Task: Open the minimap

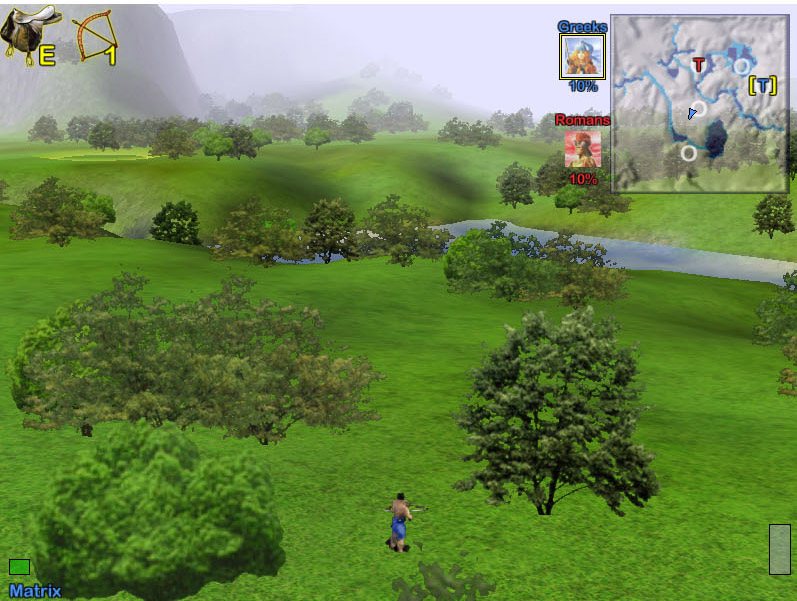Action: [698, 103]
